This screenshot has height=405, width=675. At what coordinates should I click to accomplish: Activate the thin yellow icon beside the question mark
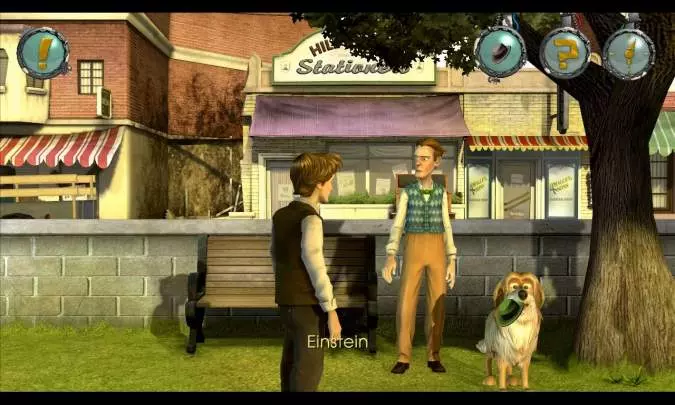click(629, 53)
